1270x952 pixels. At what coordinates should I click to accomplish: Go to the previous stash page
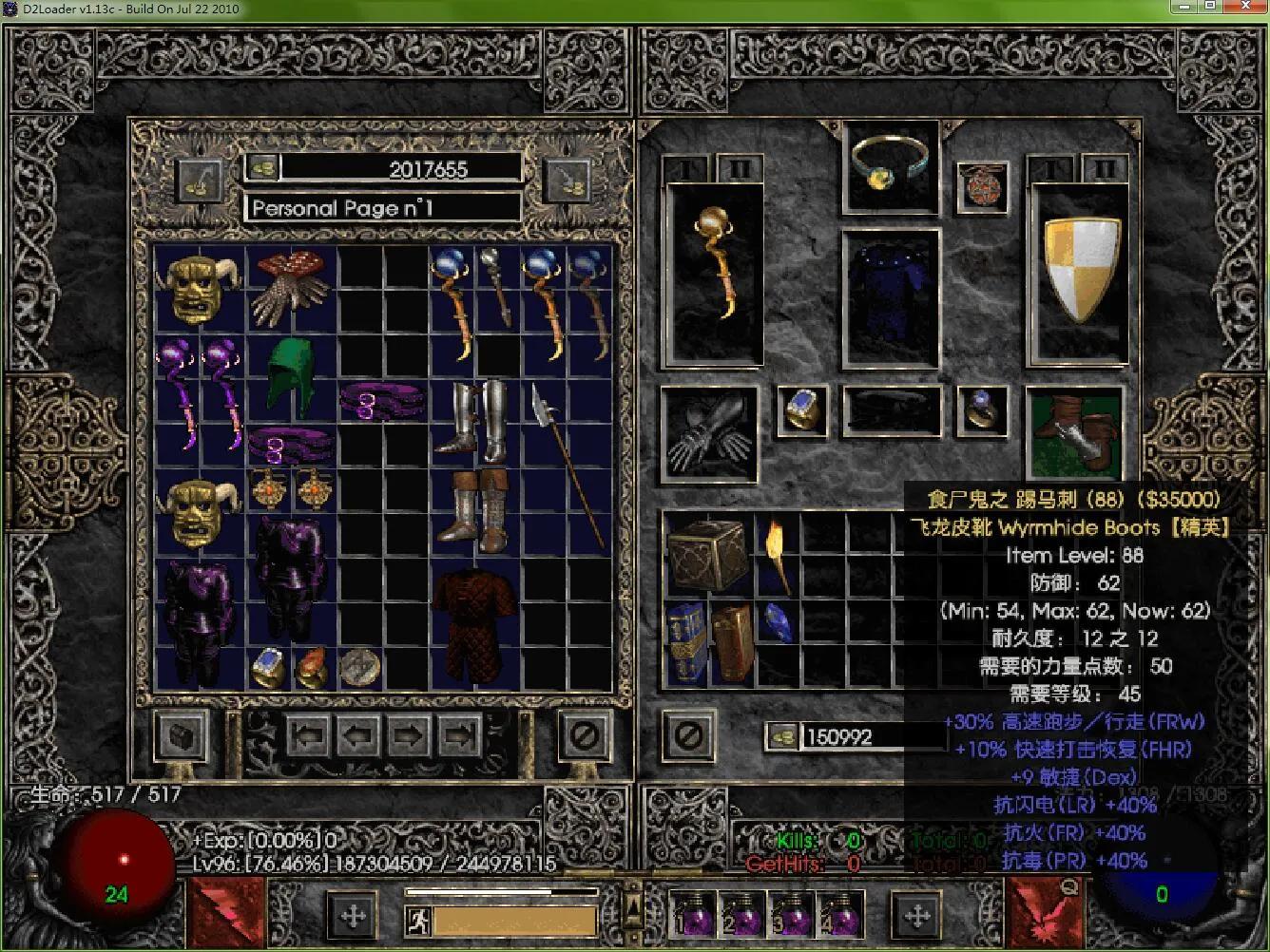pyautogui.click(x=358, y=735)
